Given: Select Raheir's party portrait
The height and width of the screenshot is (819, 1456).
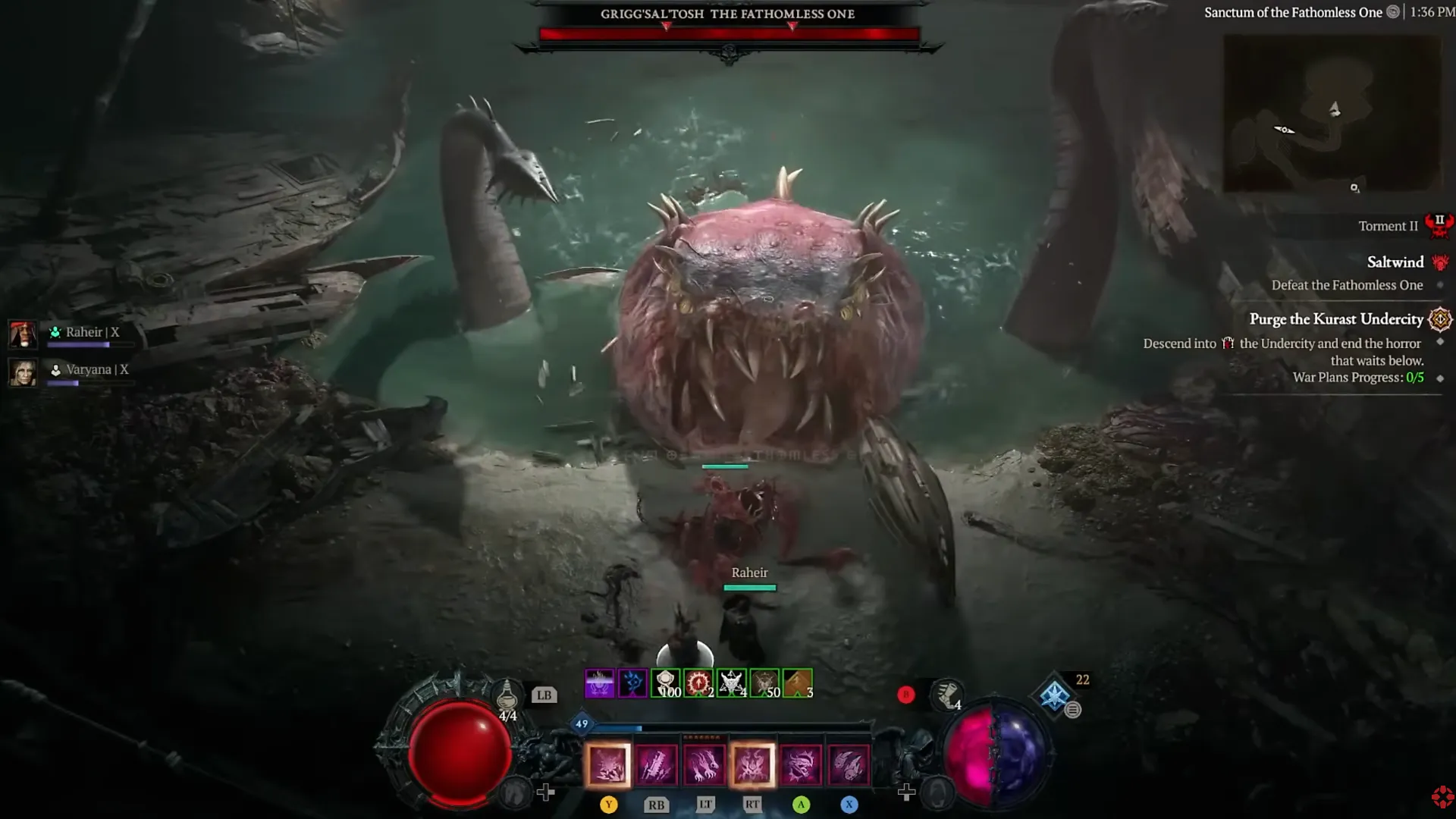Looking at the screenshot, I should coord(23,334).
